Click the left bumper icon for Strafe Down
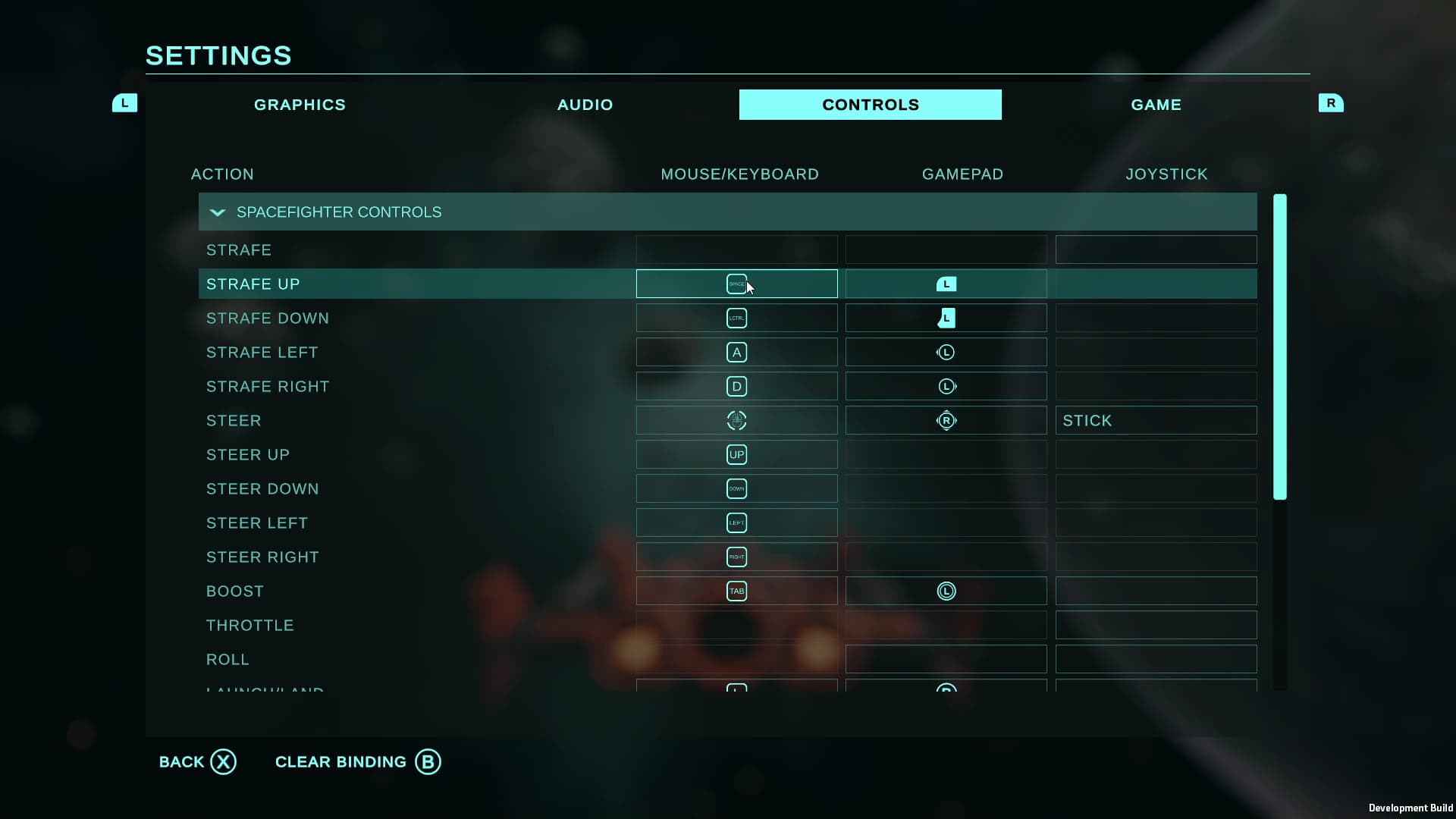The width and height of the screenshot is (1456, 819). [x=946, y=318]
